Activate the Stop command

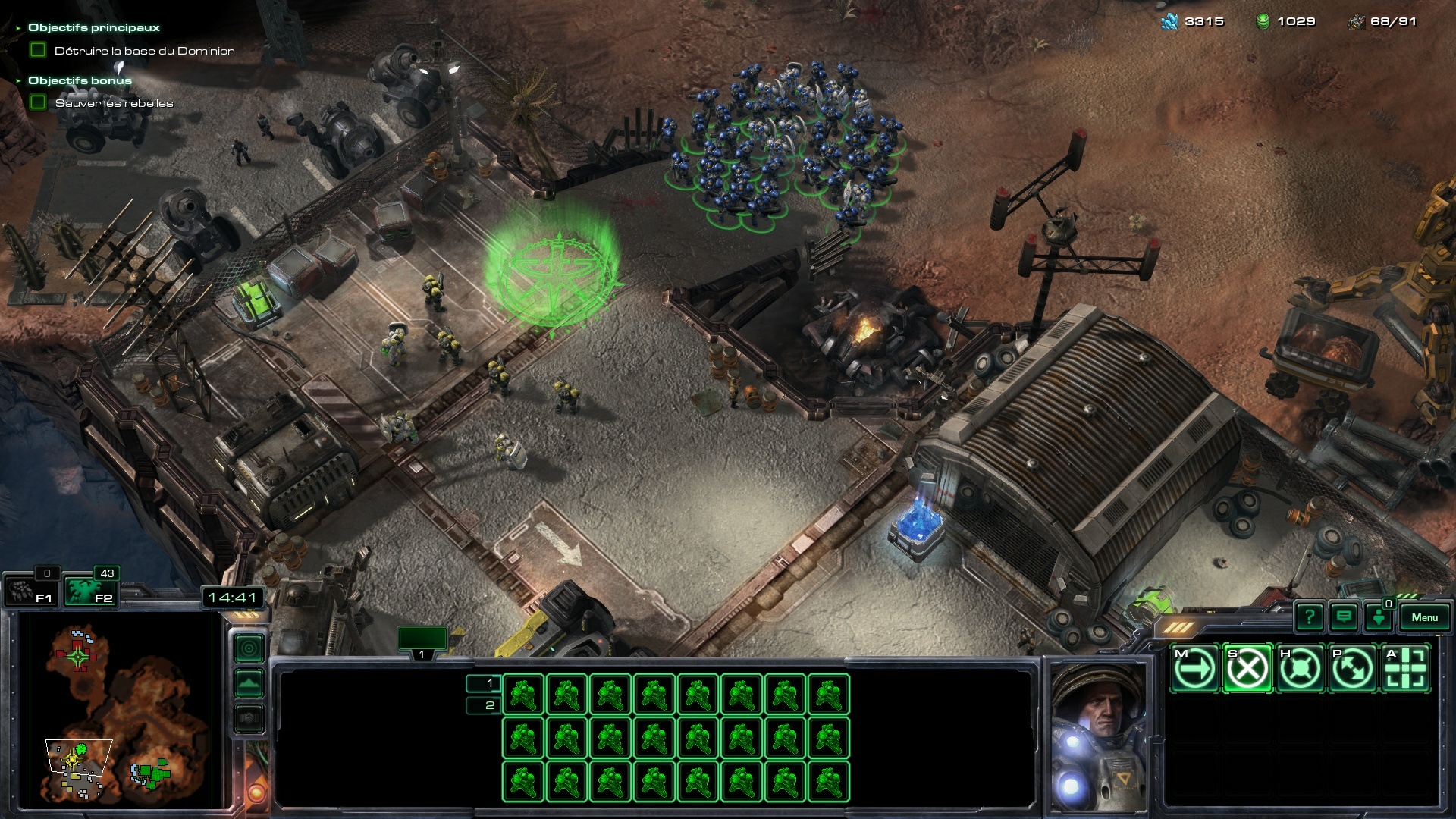[1247, 669]
